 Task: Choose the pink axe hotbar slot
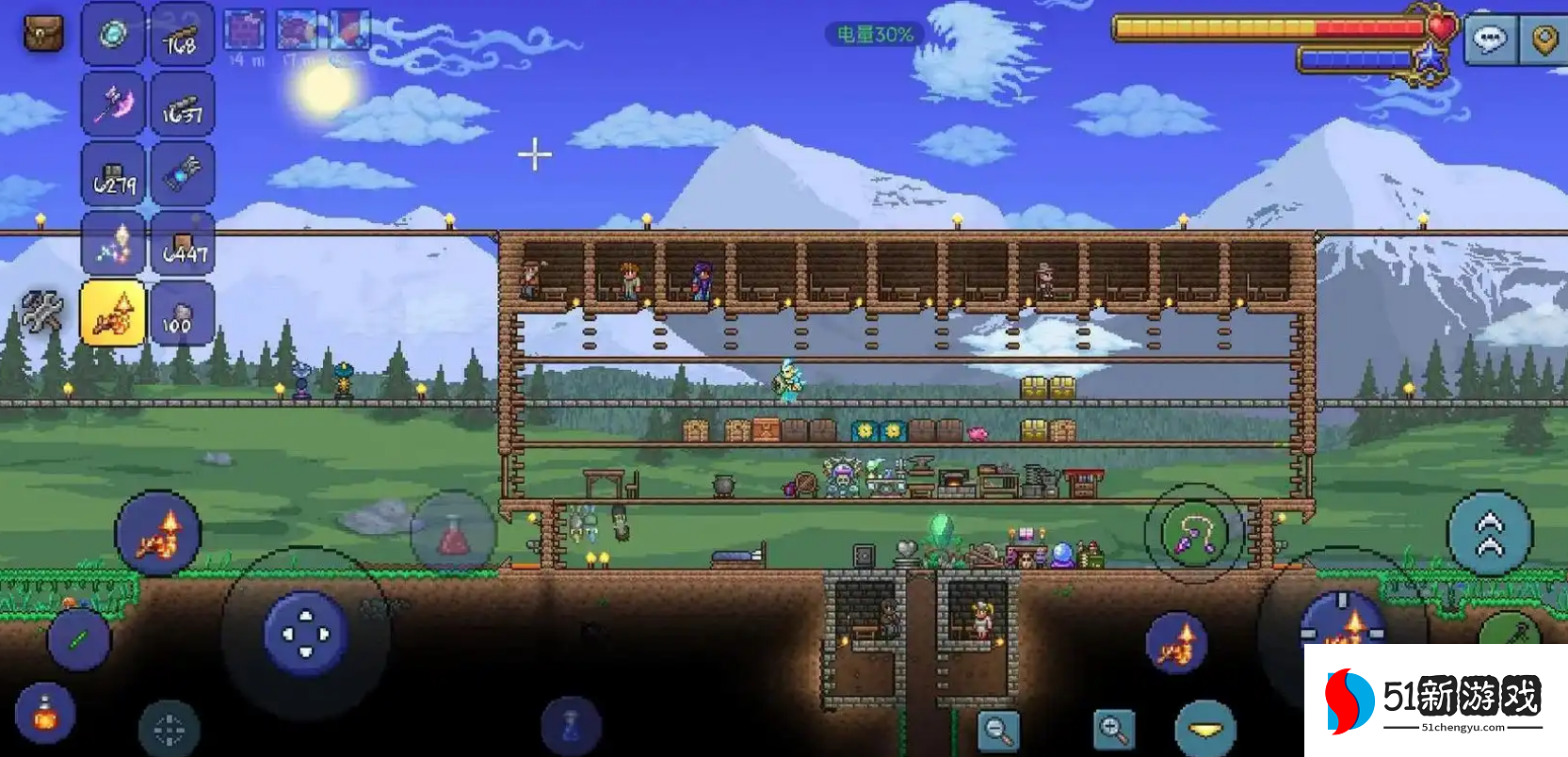click(x=114, y=105)
